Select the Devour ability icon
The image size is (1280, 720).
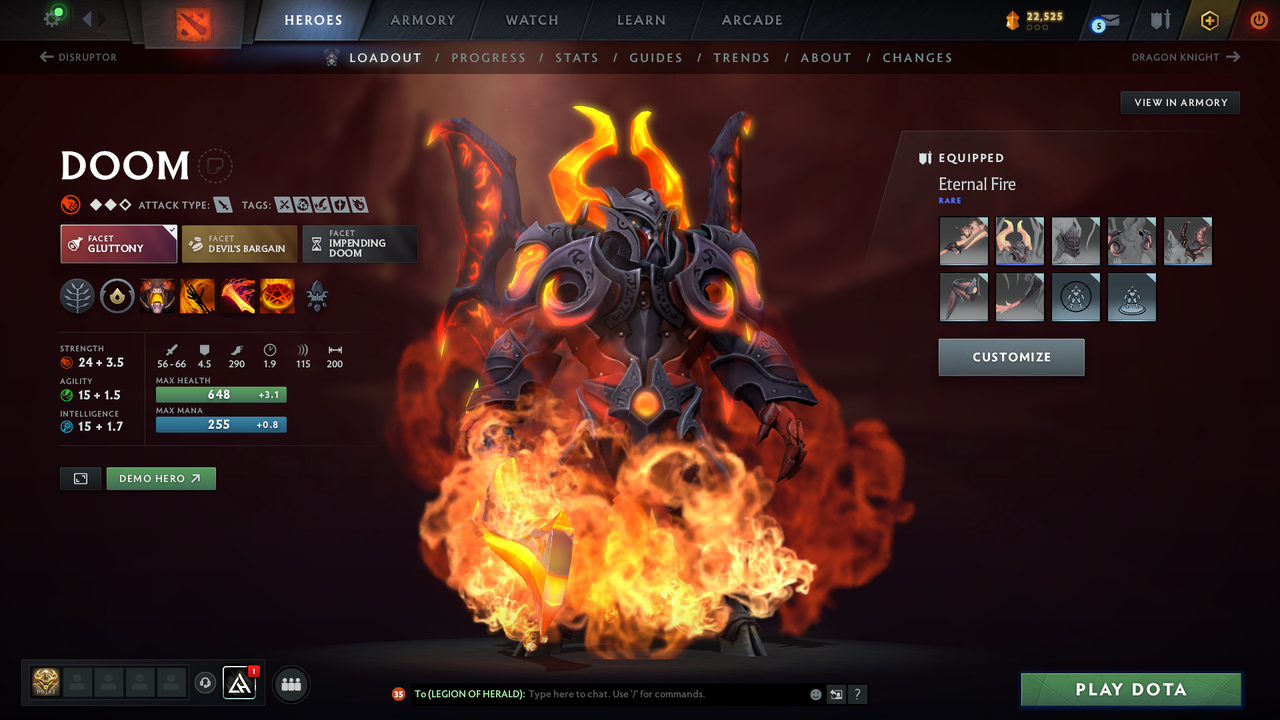point(157,296)
